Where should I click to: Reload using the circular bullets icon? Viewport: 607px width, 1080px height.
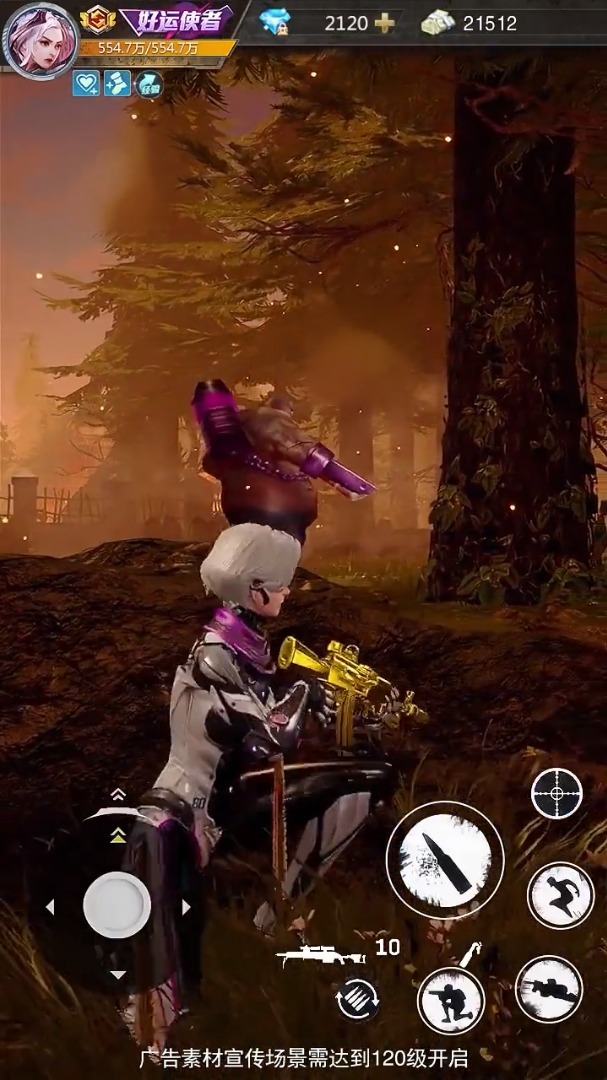tap(358, 998)
